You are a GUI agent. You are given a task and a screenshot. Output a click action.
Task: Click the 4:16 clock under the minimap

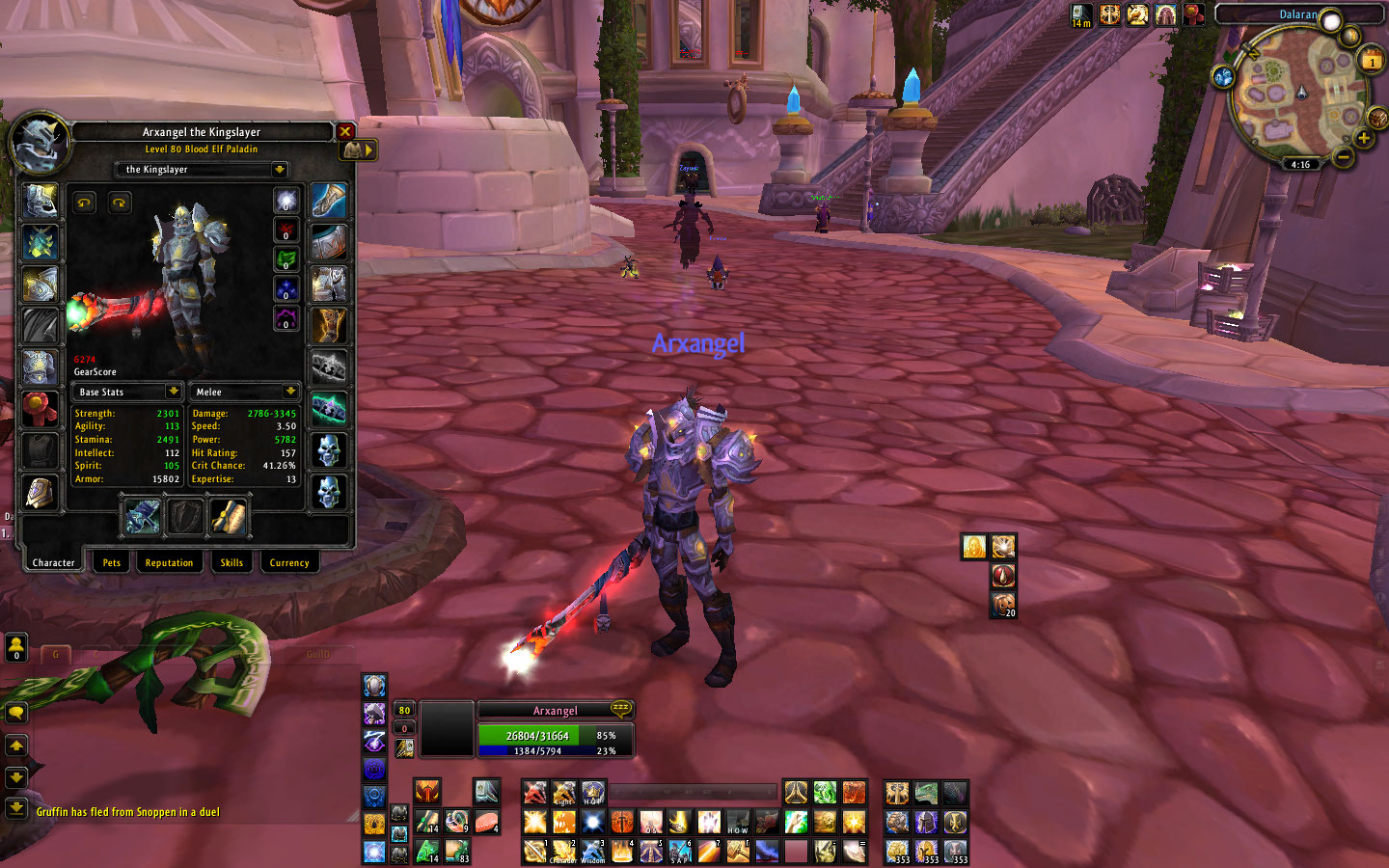tap(1299, 164)
